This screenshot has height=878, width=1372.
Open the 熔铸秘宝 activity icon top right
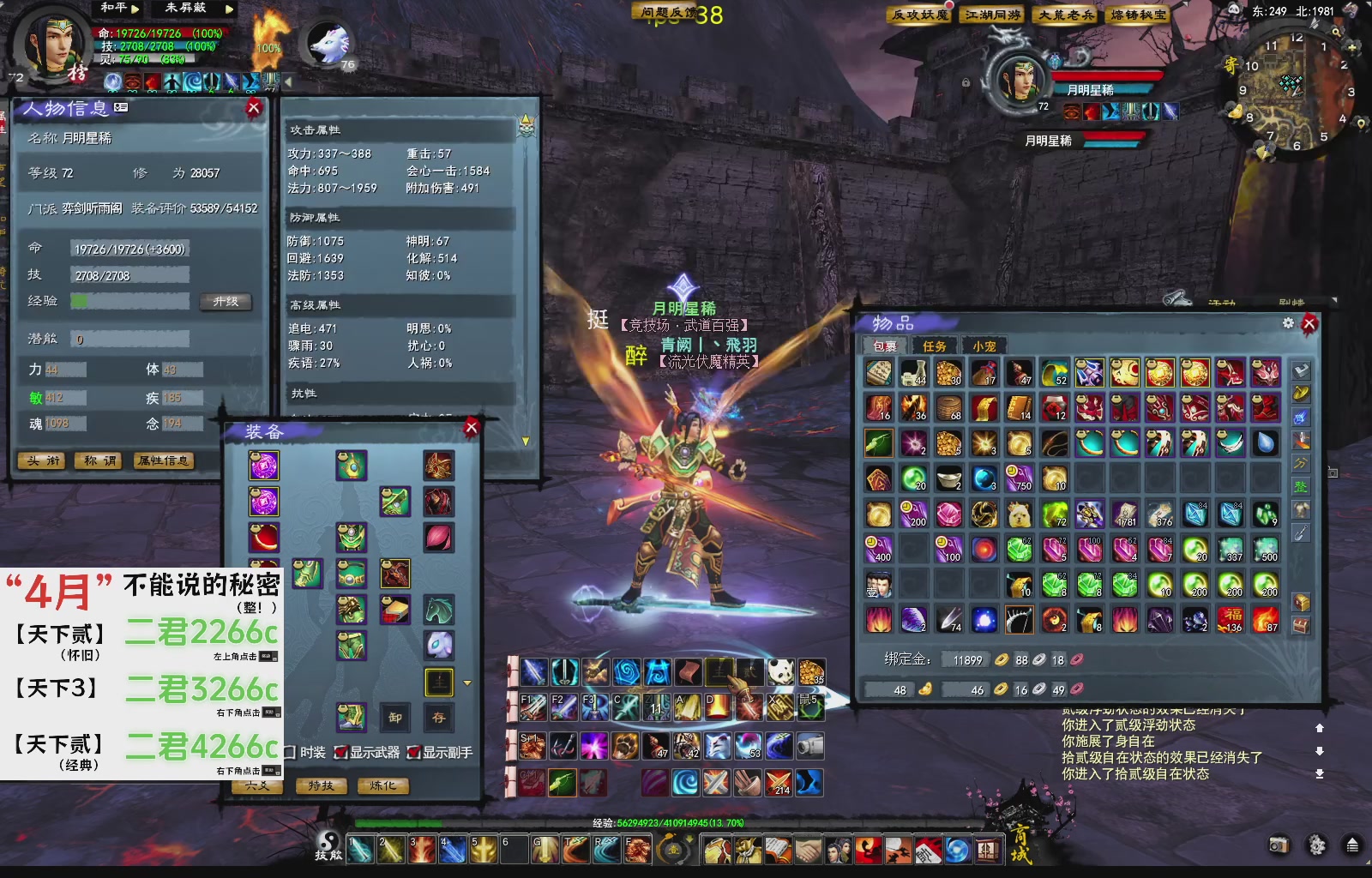1137,15
